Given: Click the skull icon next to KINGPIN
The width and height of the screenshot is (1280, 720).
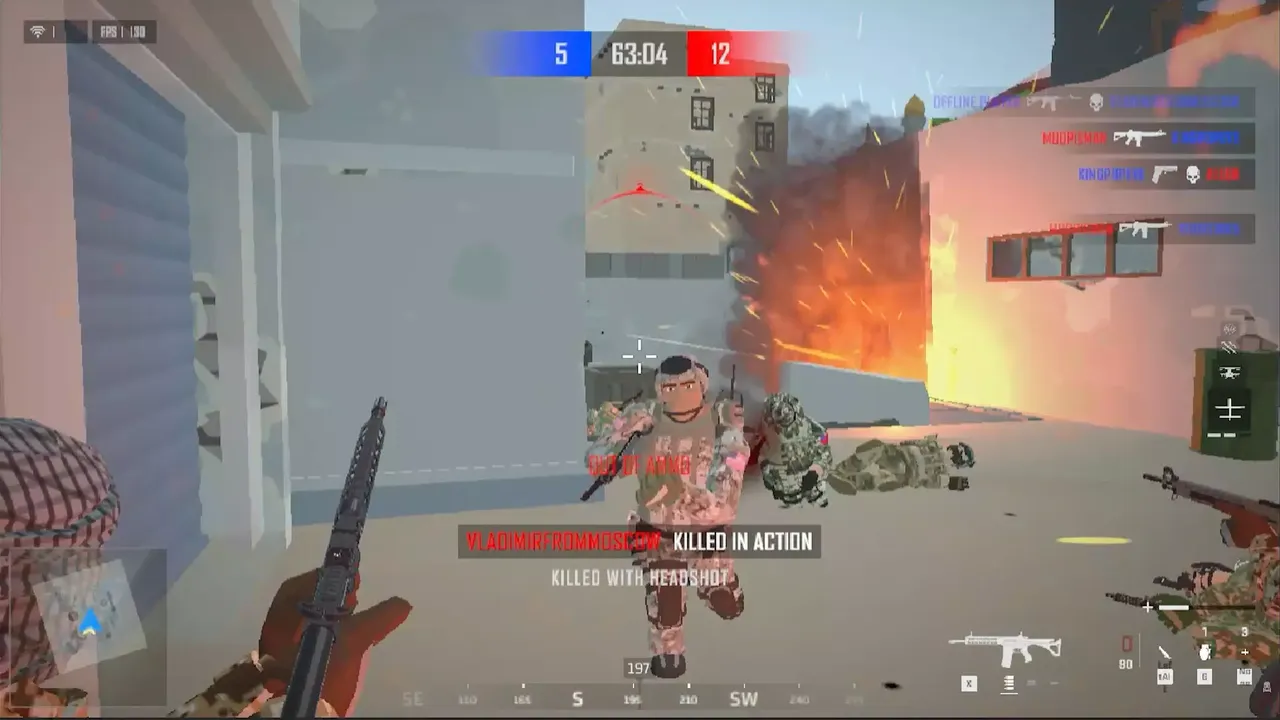Looking at the screenshot, I should 1192,174.
